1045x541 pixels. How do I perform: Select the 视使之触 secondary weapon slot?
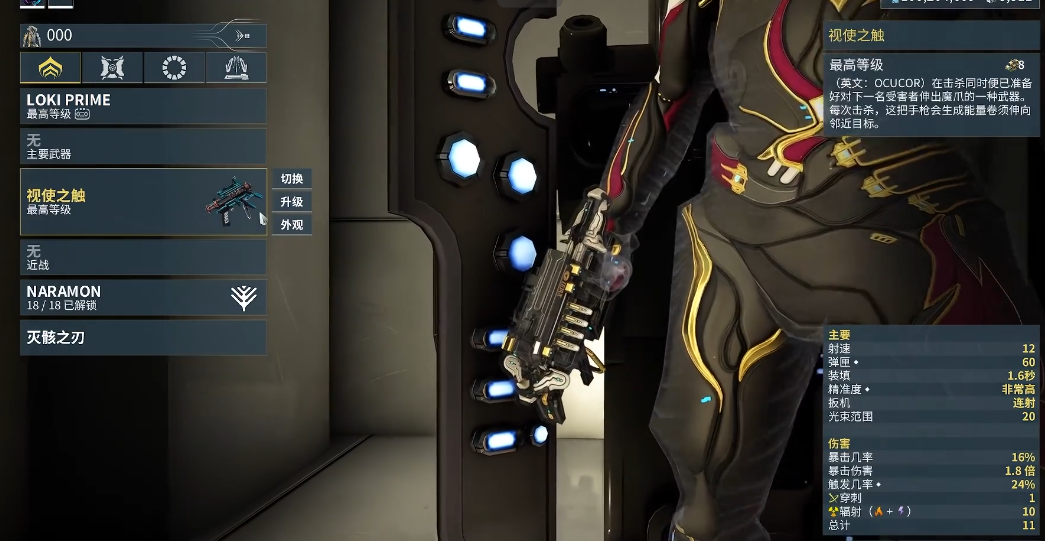click(x=143, y=202)
